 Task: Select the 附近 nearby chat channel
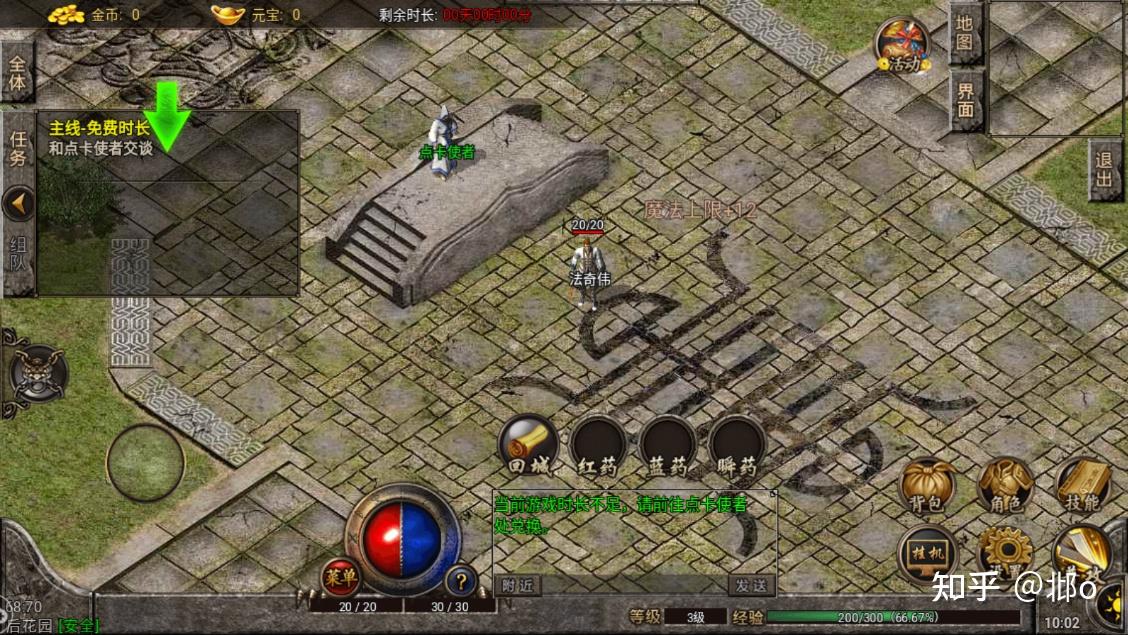(x=517, y=586)
